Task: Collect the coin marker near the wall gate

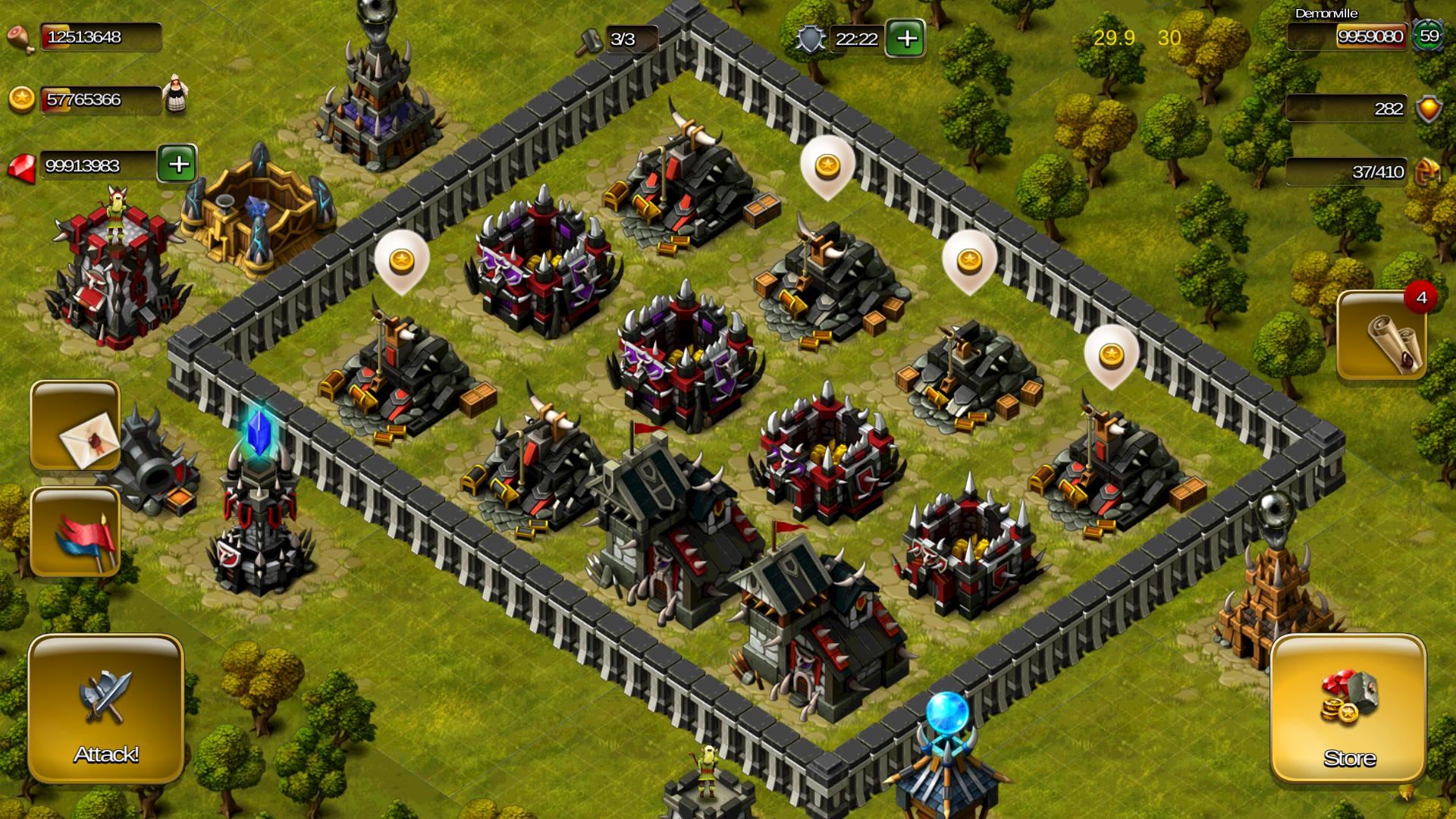Action: coord(403,262)
